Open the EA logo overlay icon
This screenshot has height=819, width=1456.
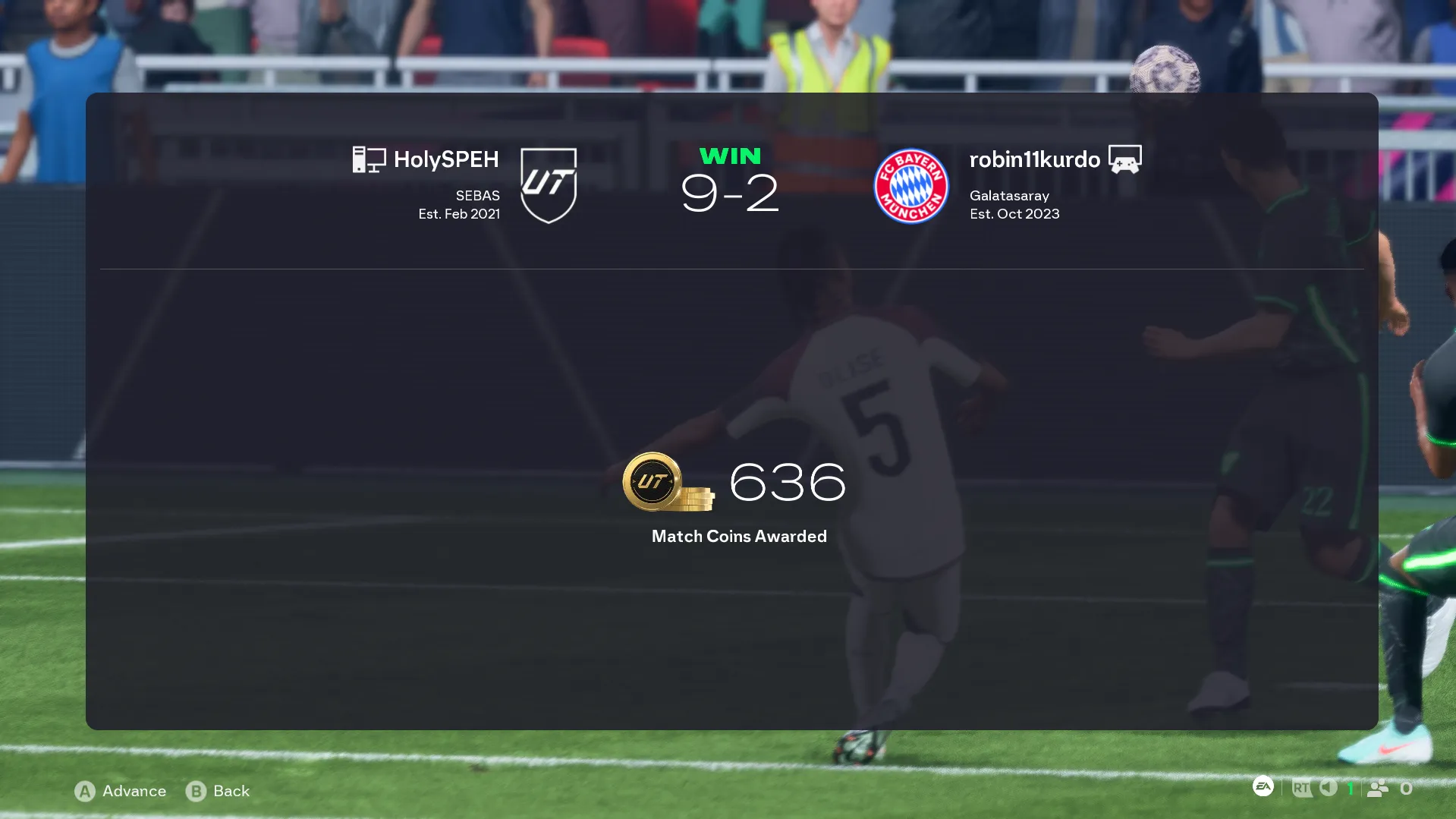tap(1263, 787)
